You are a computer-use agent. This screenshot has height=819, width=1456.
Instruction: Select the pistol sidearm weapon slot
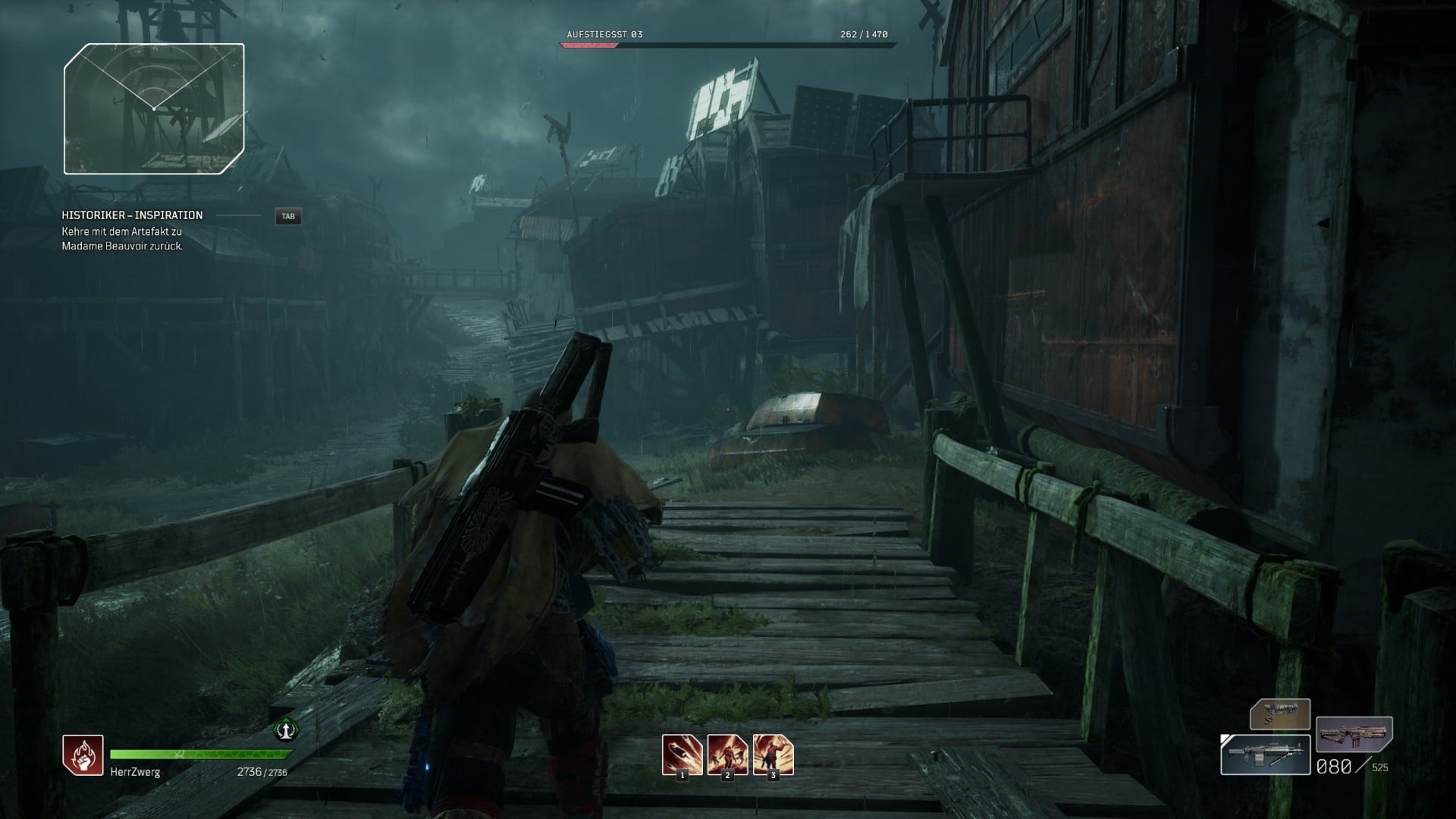click(x=1280, y=714)
